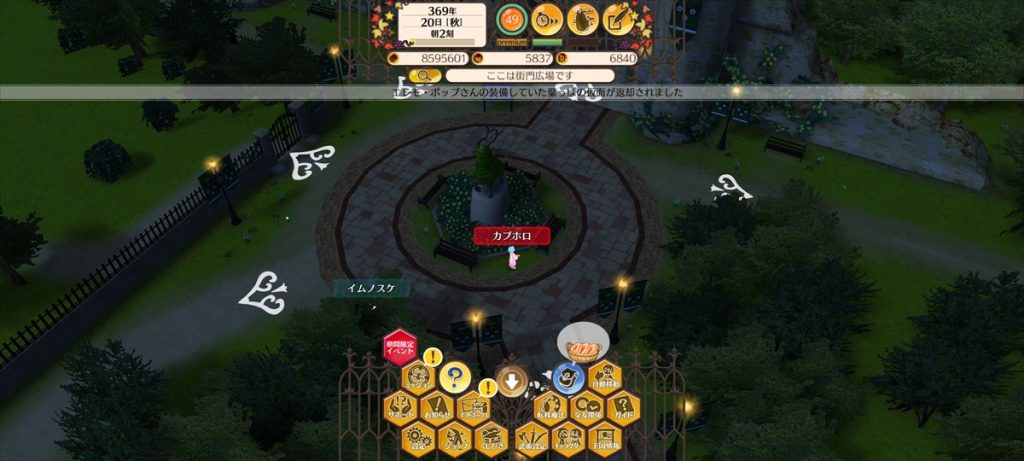This screenshot has width=1024, height=461.
Task: Click the blue round icon under bread bubble
Action: coord(567,378)
